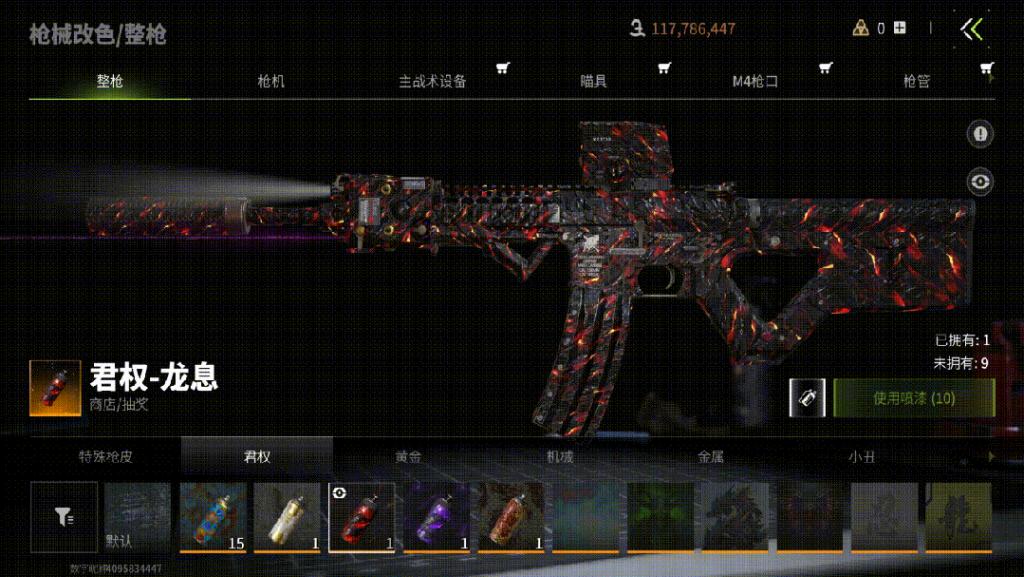The width and height of the screenshot is (1024, 577).
Task: Choose the 枪管 tab
Action: tap(916, 82)
